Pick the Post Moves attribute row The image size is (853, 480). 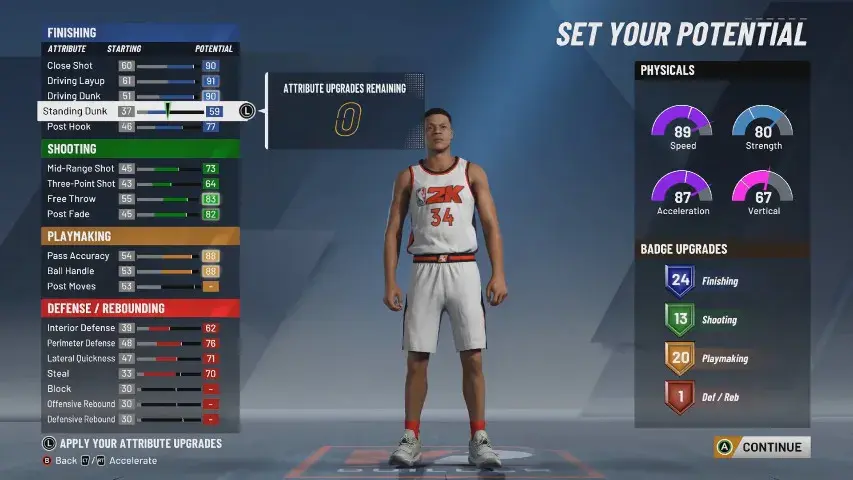[x=137, y=286]
